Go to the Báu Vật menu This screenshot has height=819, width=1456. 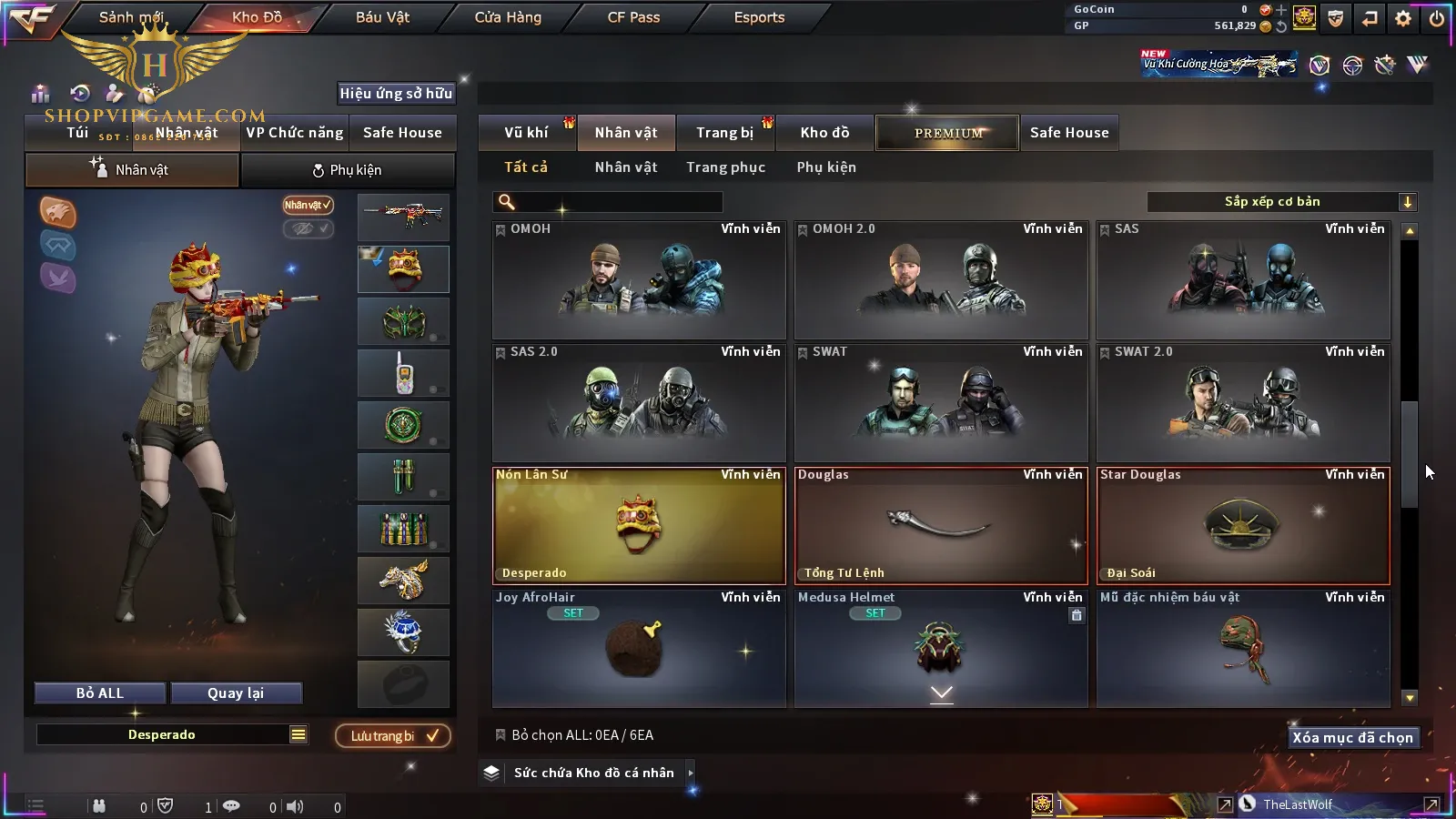[x=382, y=17]
